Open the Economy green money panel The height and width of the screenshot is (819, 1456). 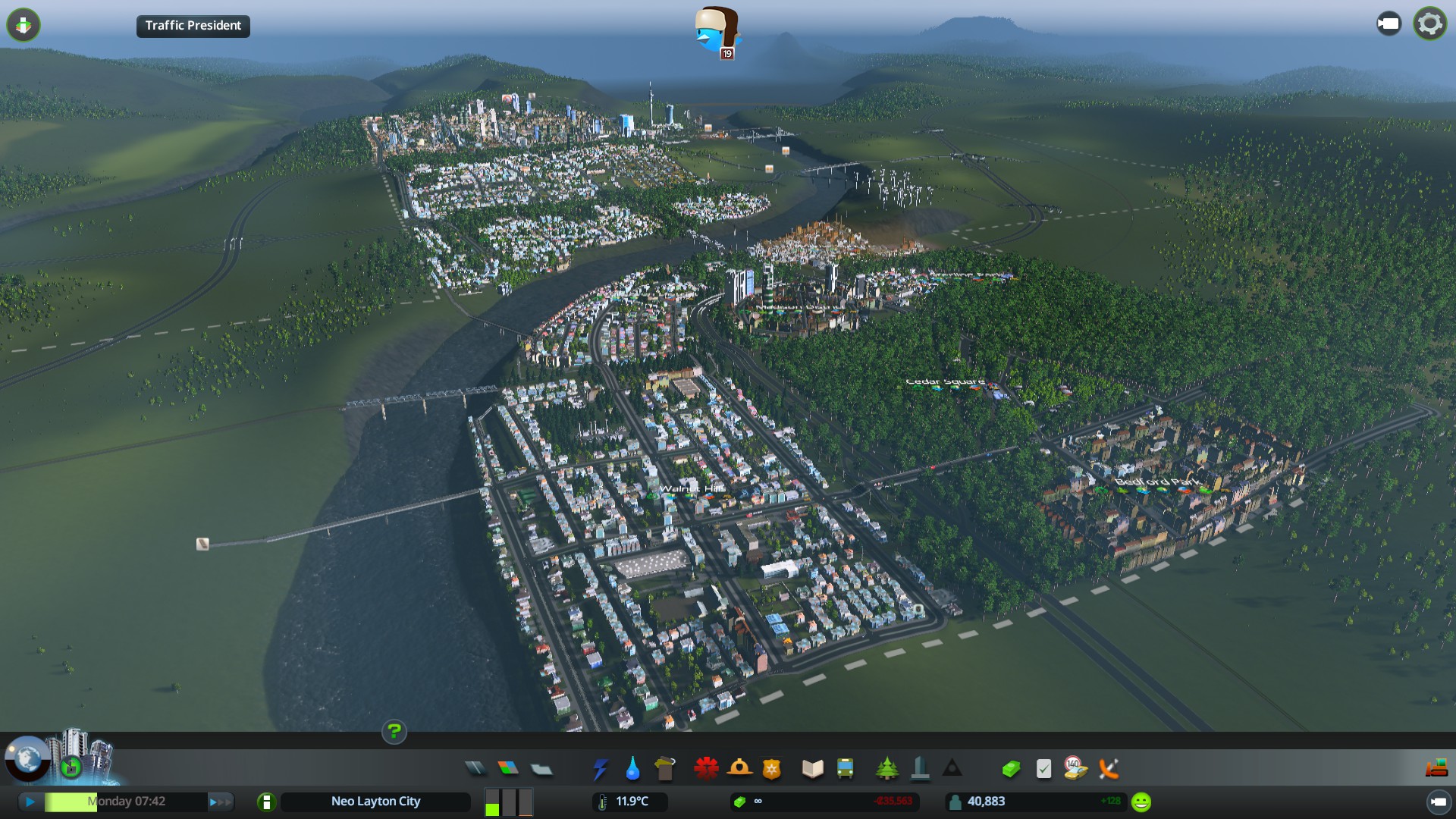tap(1010, 769)
